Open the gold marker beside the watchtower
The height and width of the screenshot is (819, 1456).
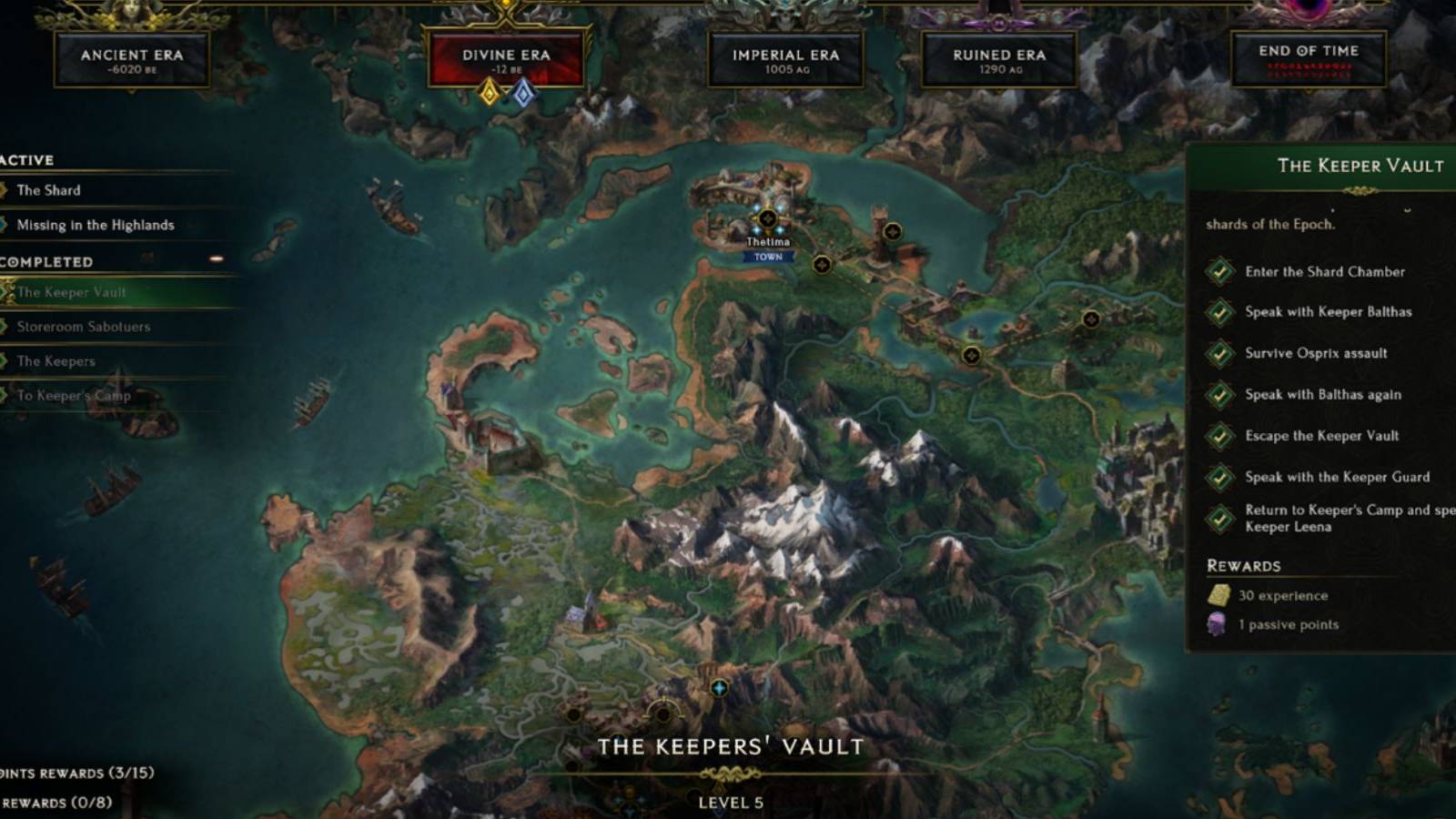[893, 232]
